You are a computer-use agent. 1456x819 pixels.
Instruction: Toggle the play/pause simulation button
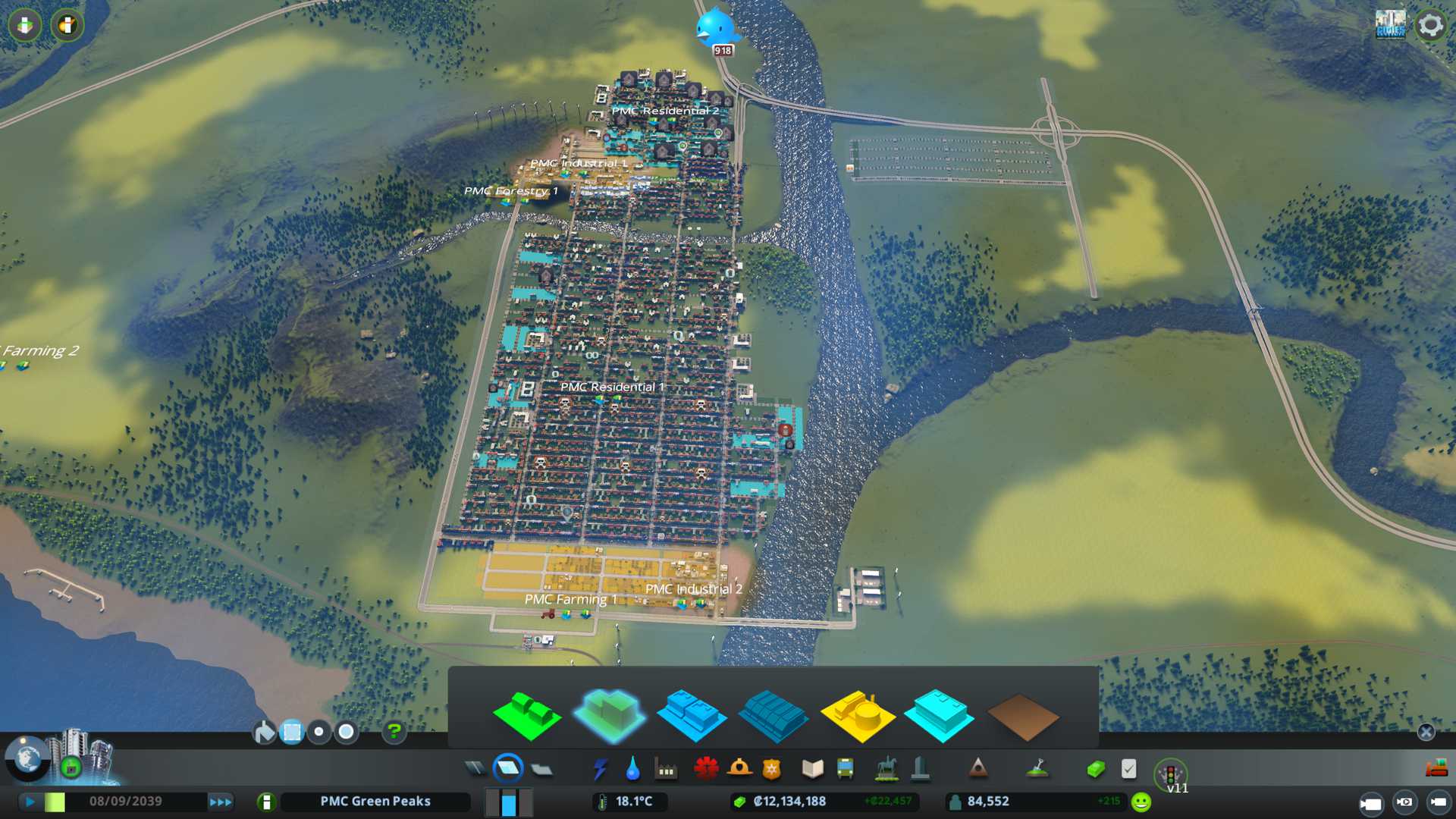point(30,802)
